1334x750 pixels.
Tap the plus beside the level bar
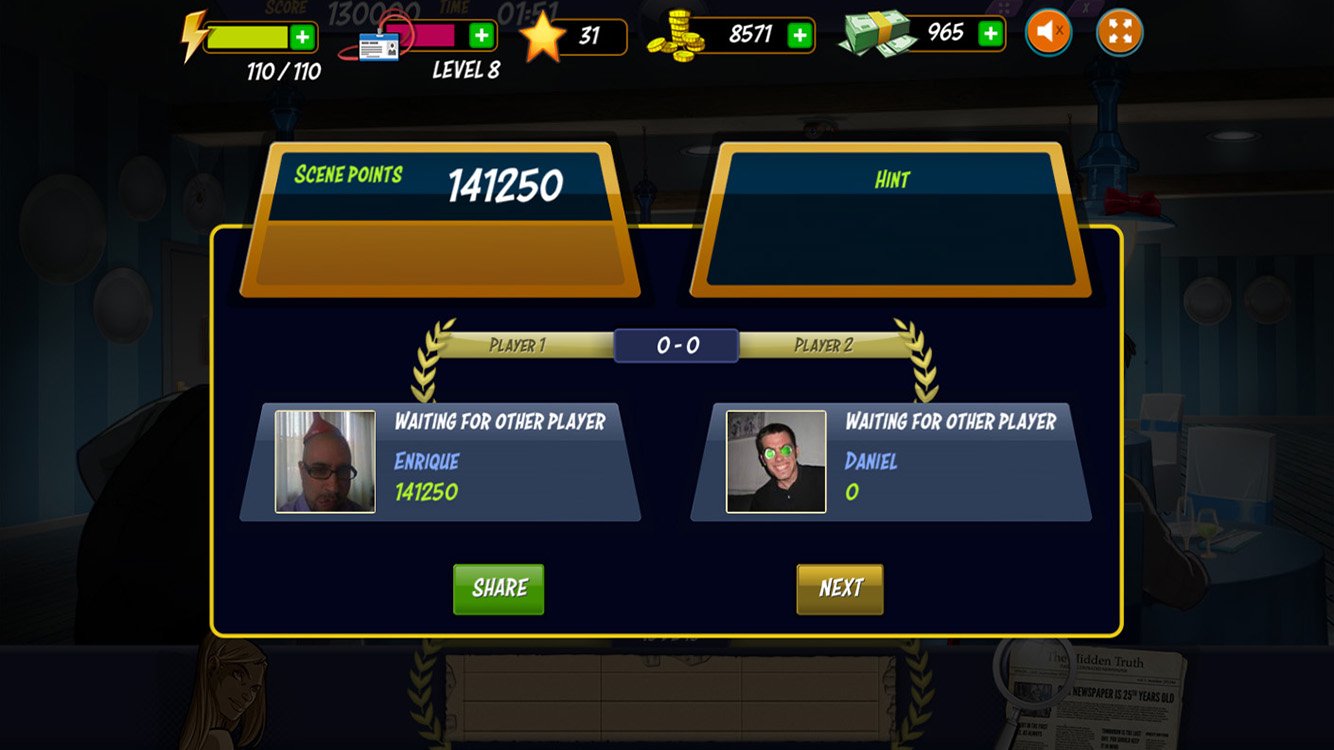(x=482, y=36)
